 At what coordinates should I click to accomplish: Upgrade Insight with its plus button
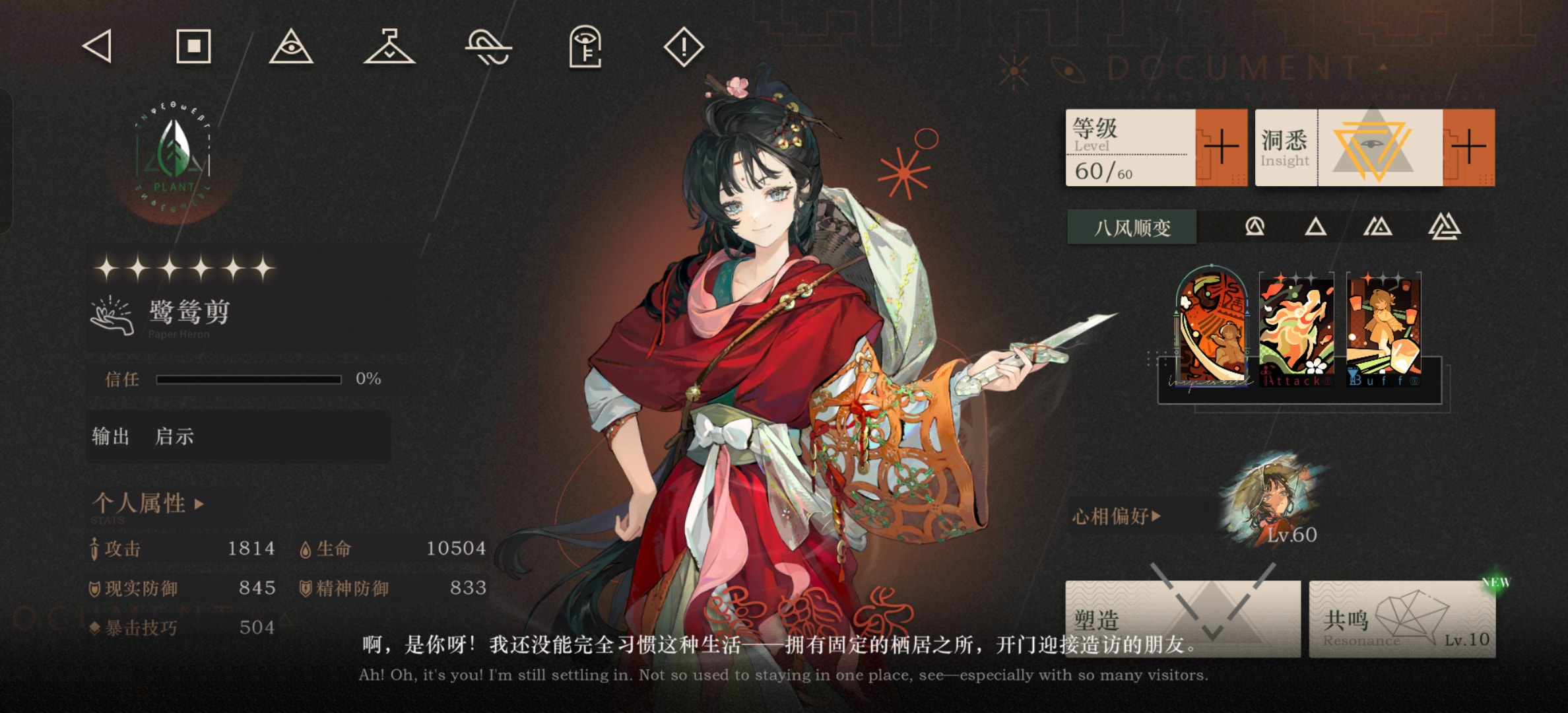pos(1468,147)
